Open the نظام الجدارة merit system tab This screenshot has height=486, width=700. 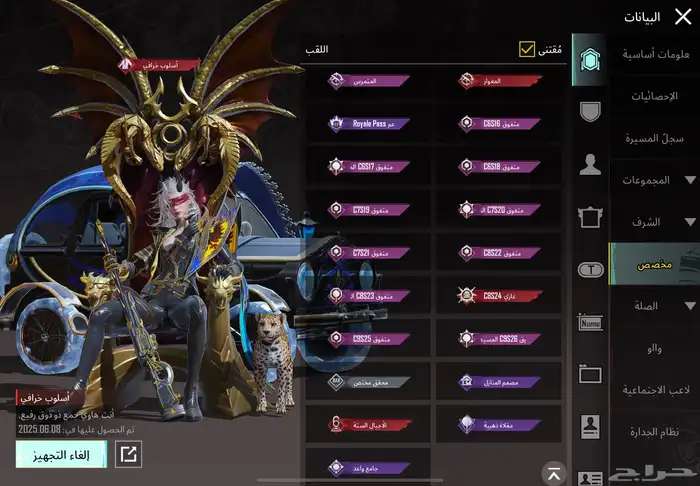point(656,431)
